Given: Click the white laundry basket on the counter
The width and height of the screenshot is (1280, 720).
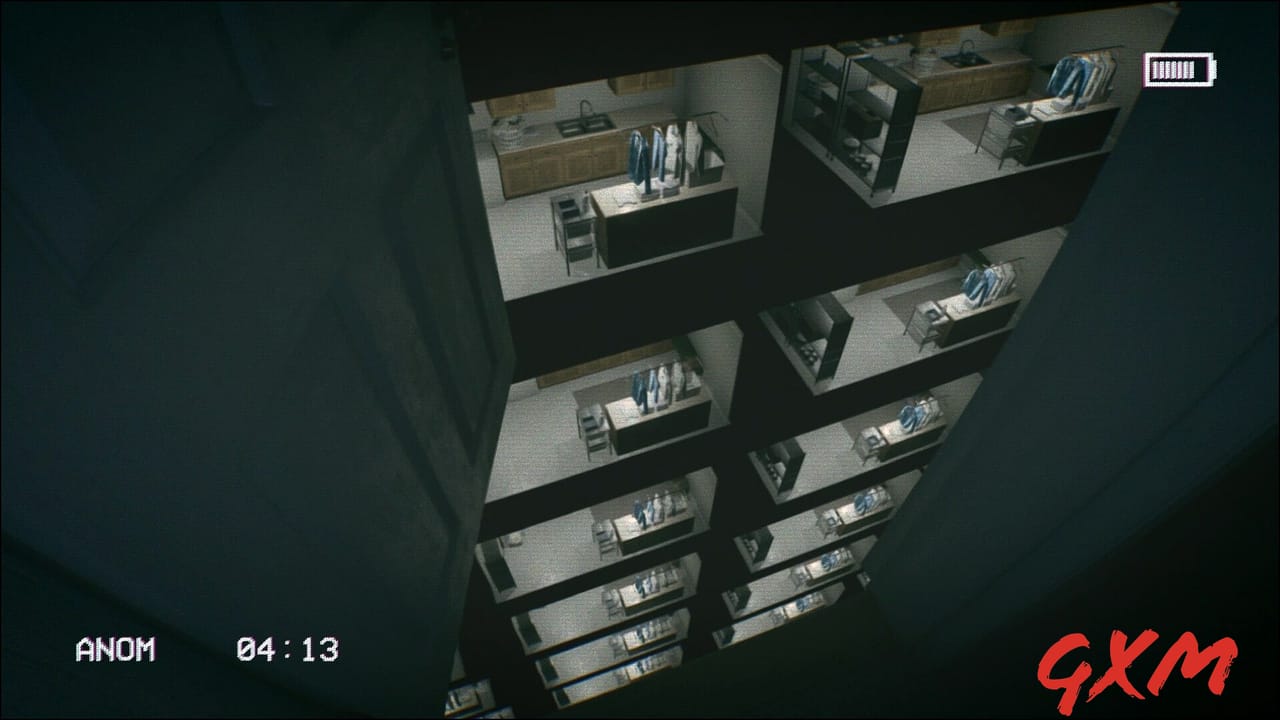Looking at the screenshot, I should pyautogui.click(x=508, y=130).
